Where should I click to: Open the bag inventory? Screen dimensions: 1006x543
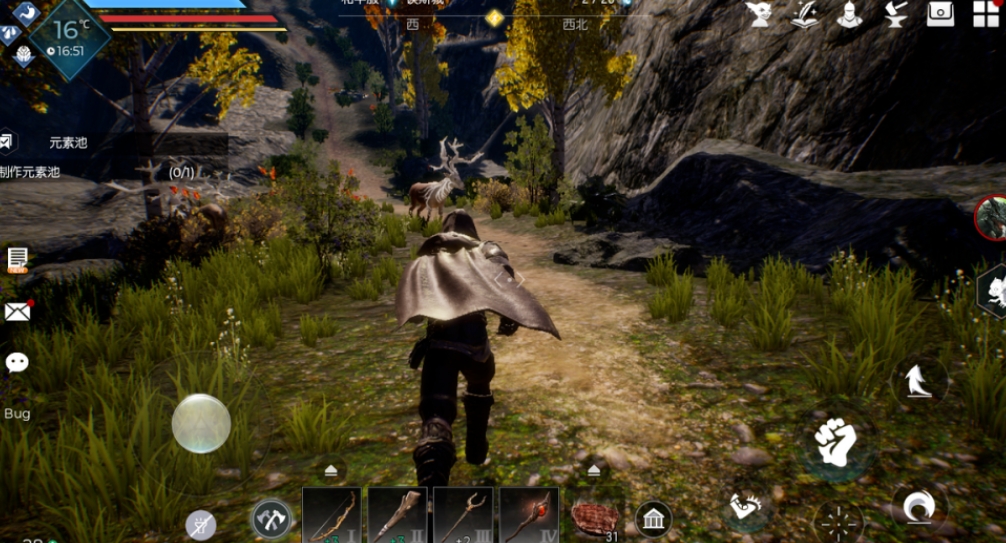tap(940, 14)
